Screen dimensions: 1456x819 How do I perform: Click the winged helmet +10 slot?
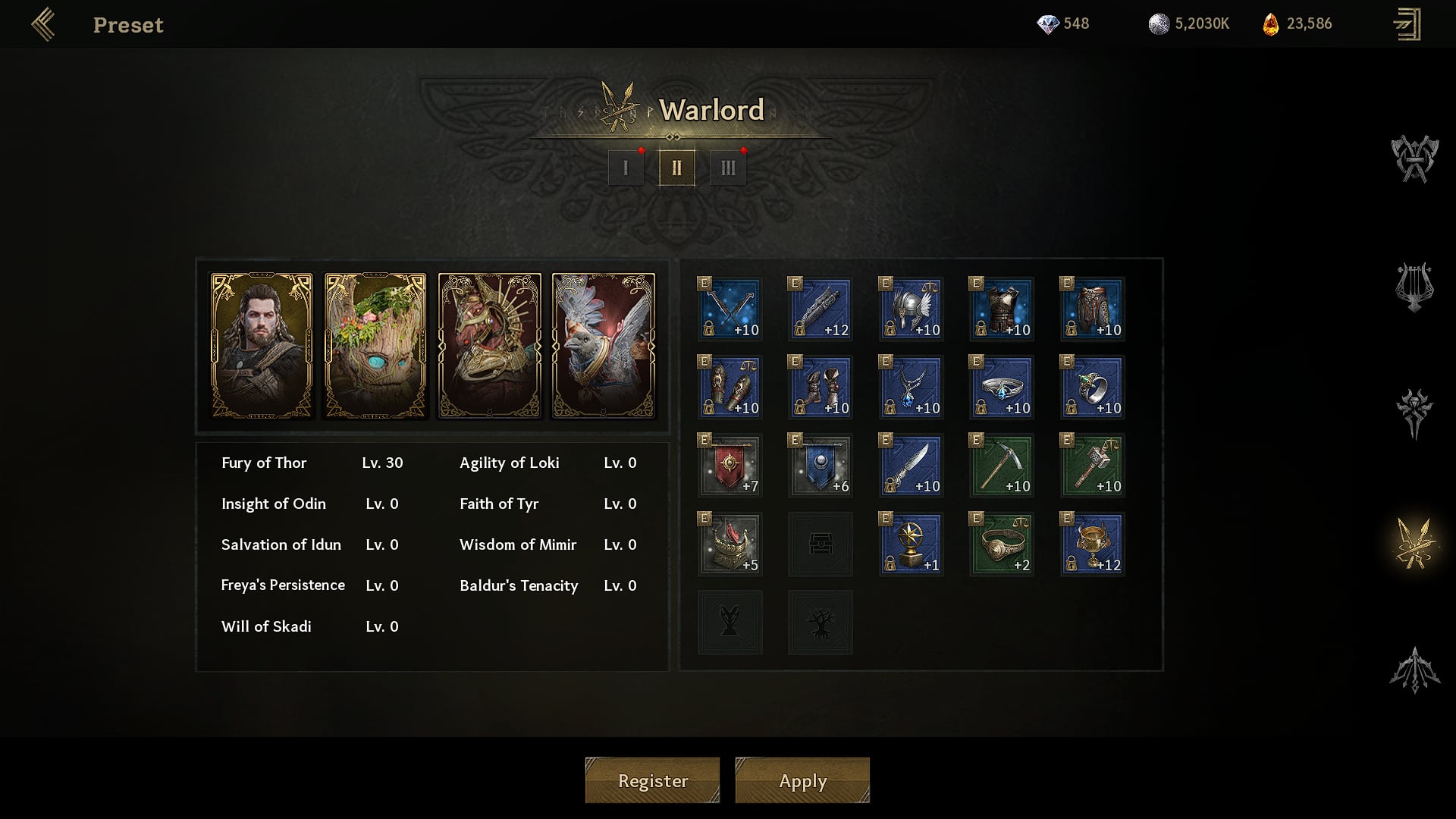(x=911, y=309)
